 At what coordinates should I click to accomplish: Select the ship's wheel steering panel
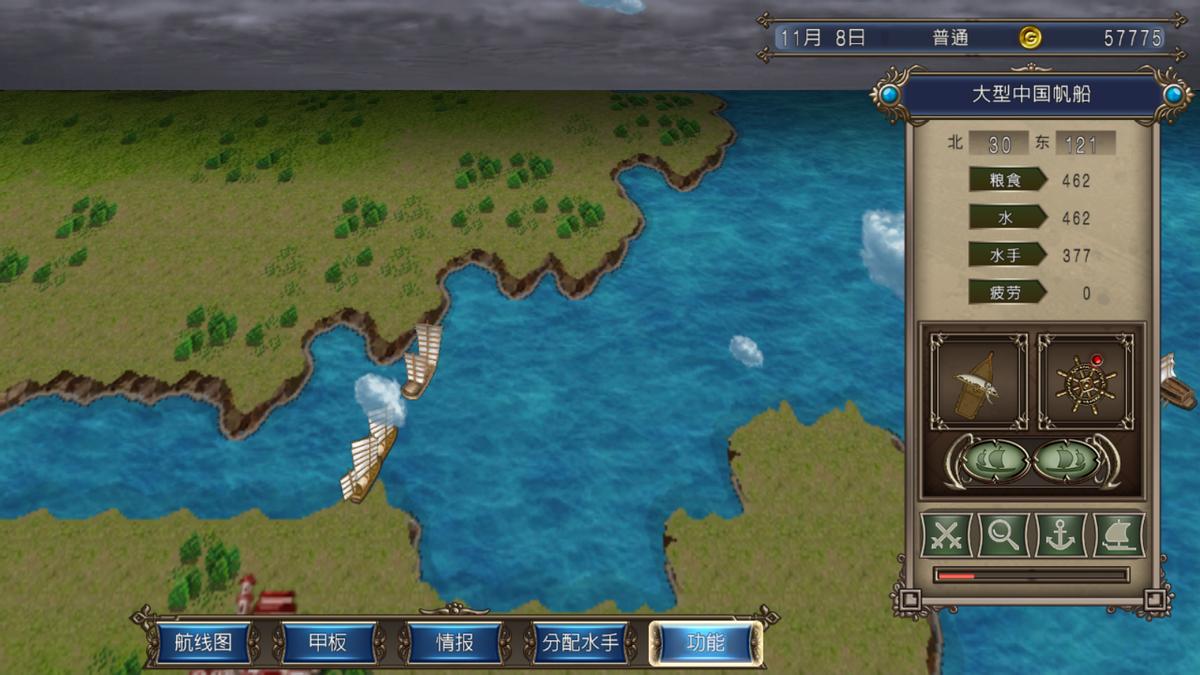[x=1085, y=382]
